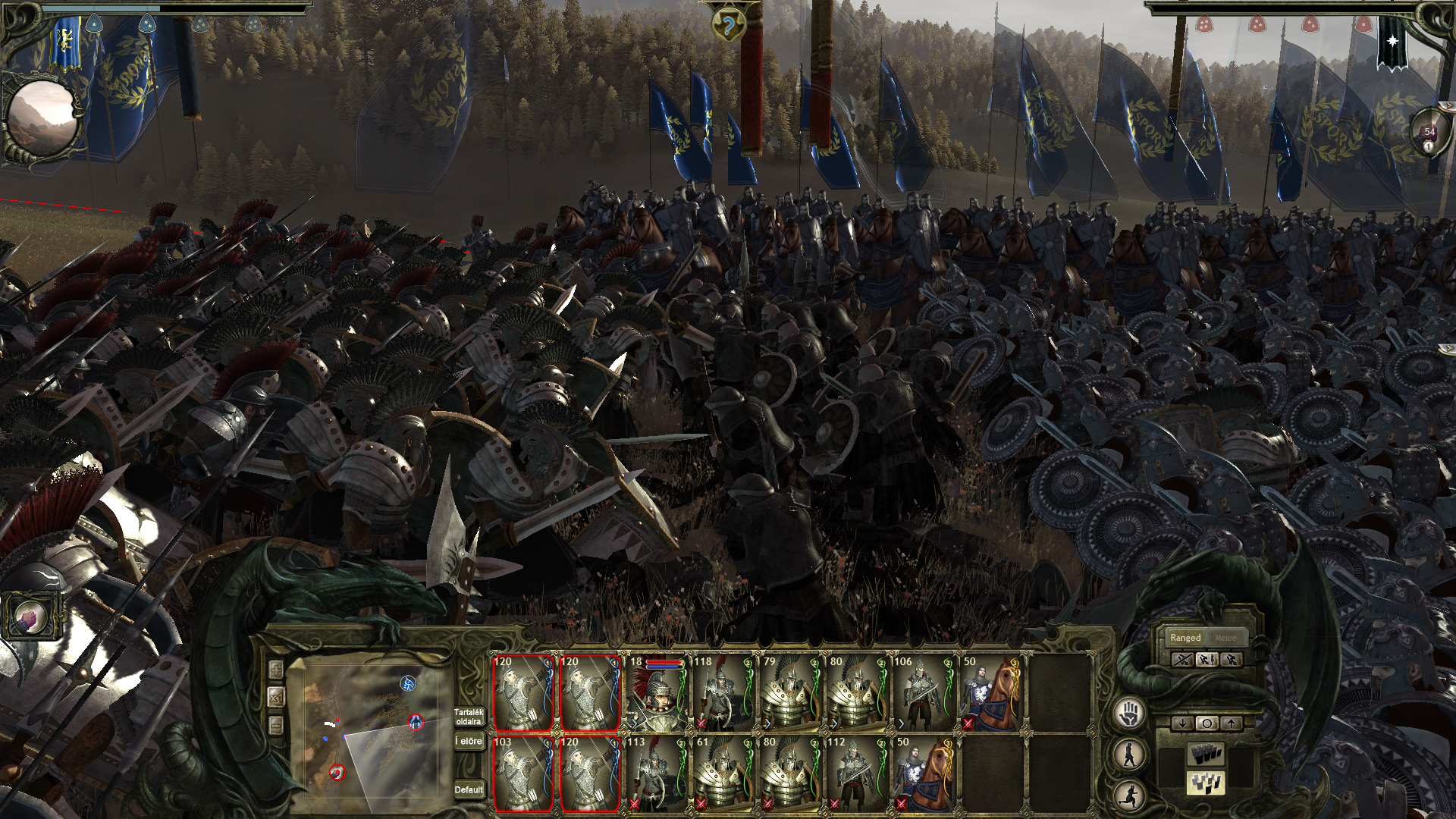Click the Tartalék oldalra button
Image resolution: width=1456 pixels, height=819 pixels.
click(469, 717)
